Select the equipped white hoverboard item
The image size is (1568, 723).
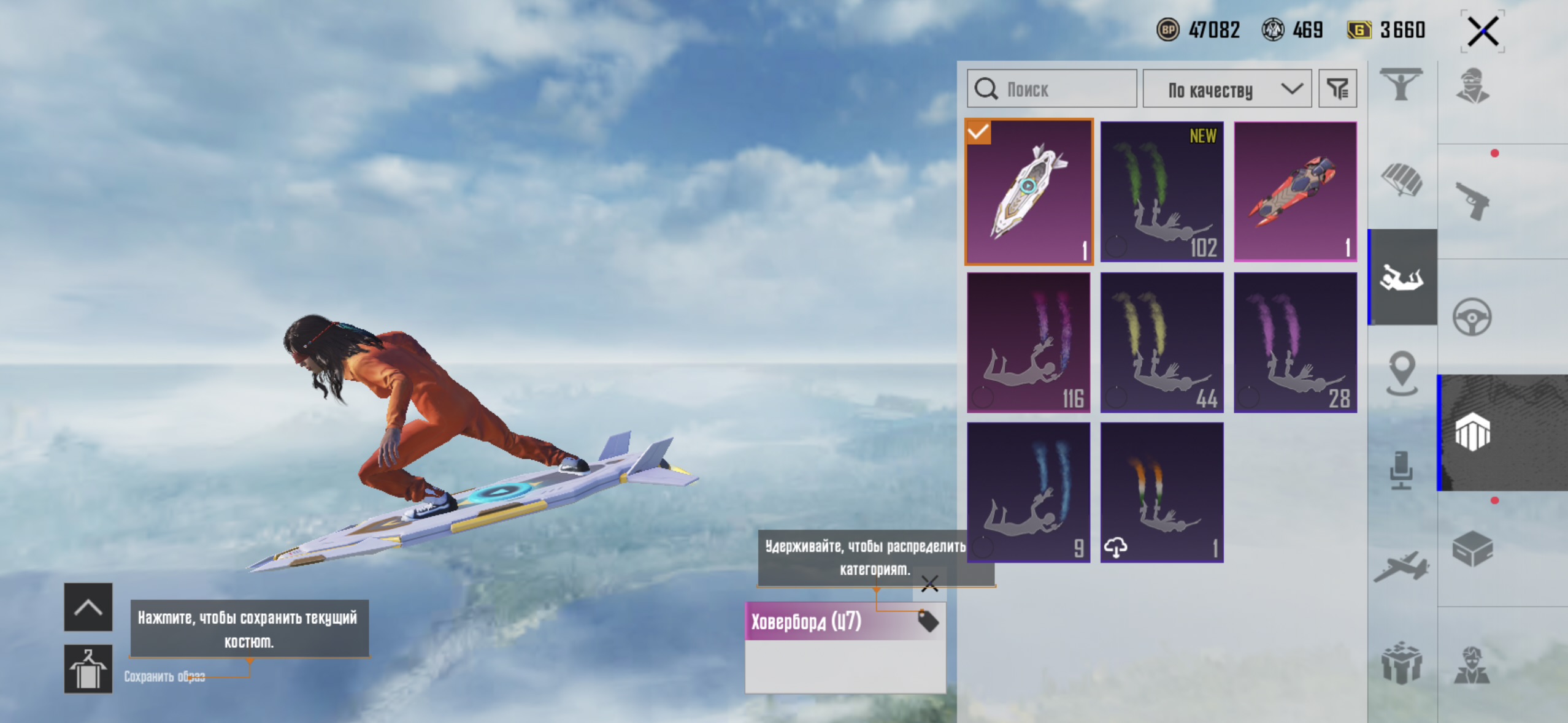[1029, 192]
